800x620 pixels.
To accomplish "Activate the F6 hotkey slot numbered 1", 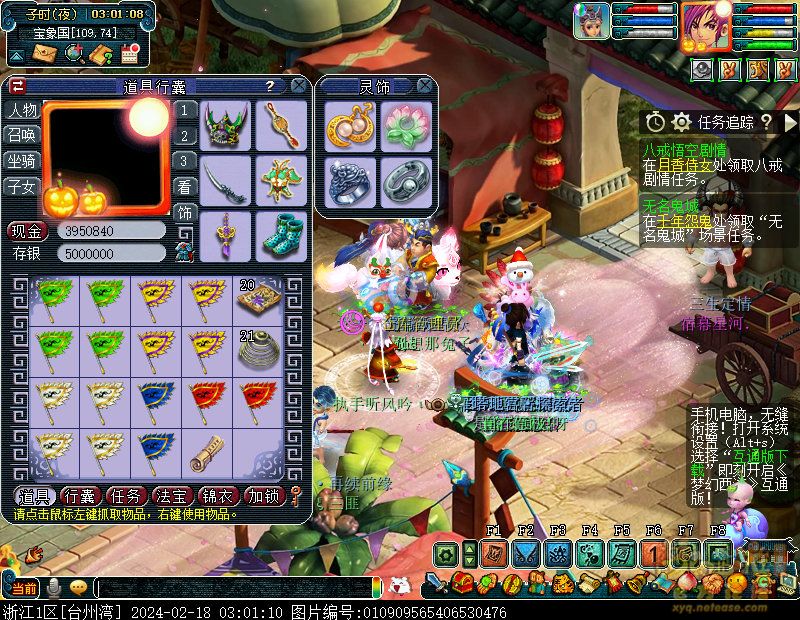I will (653, 553).
